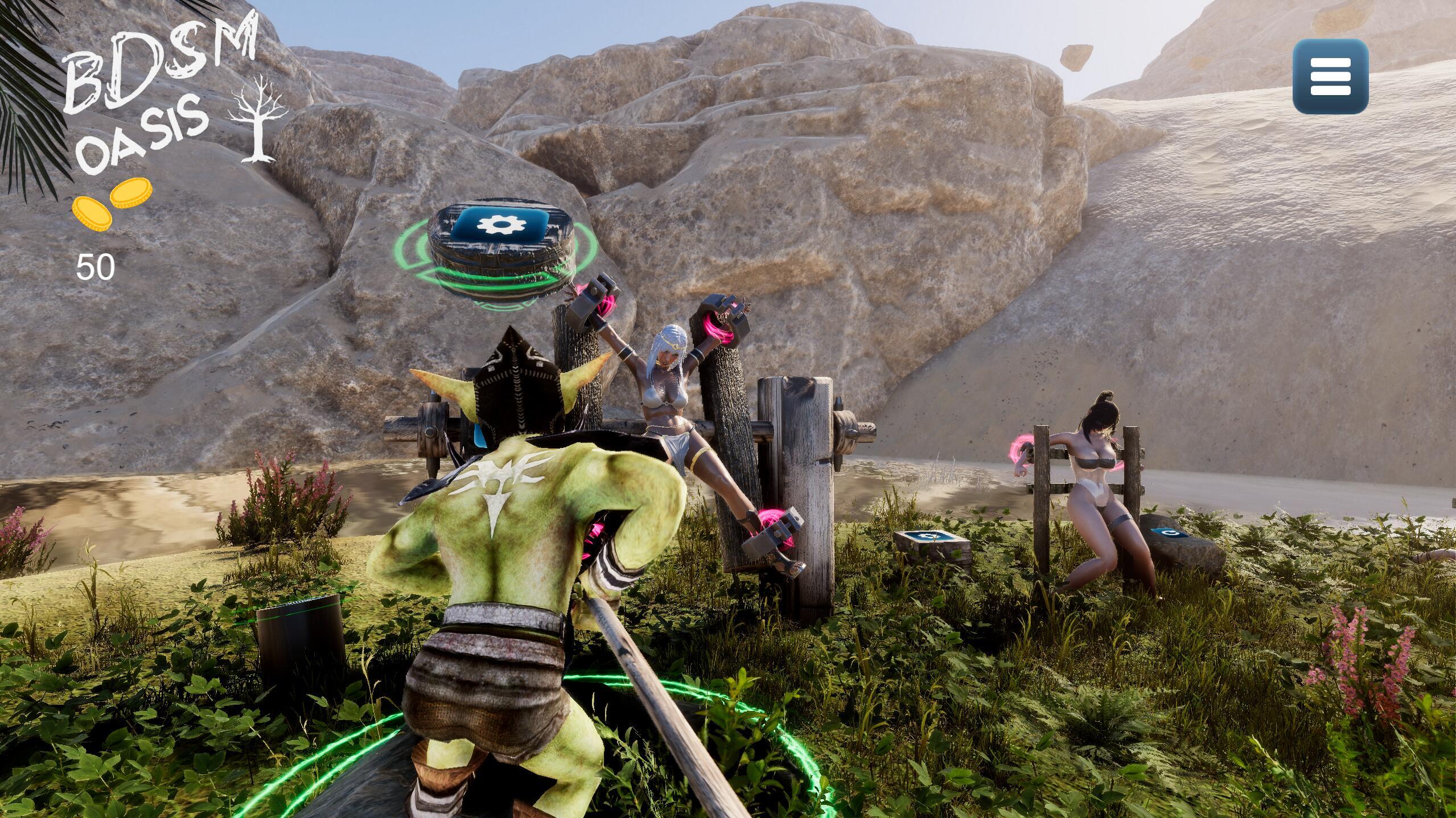Click the gear button on the floating disc

pos(499,224)
